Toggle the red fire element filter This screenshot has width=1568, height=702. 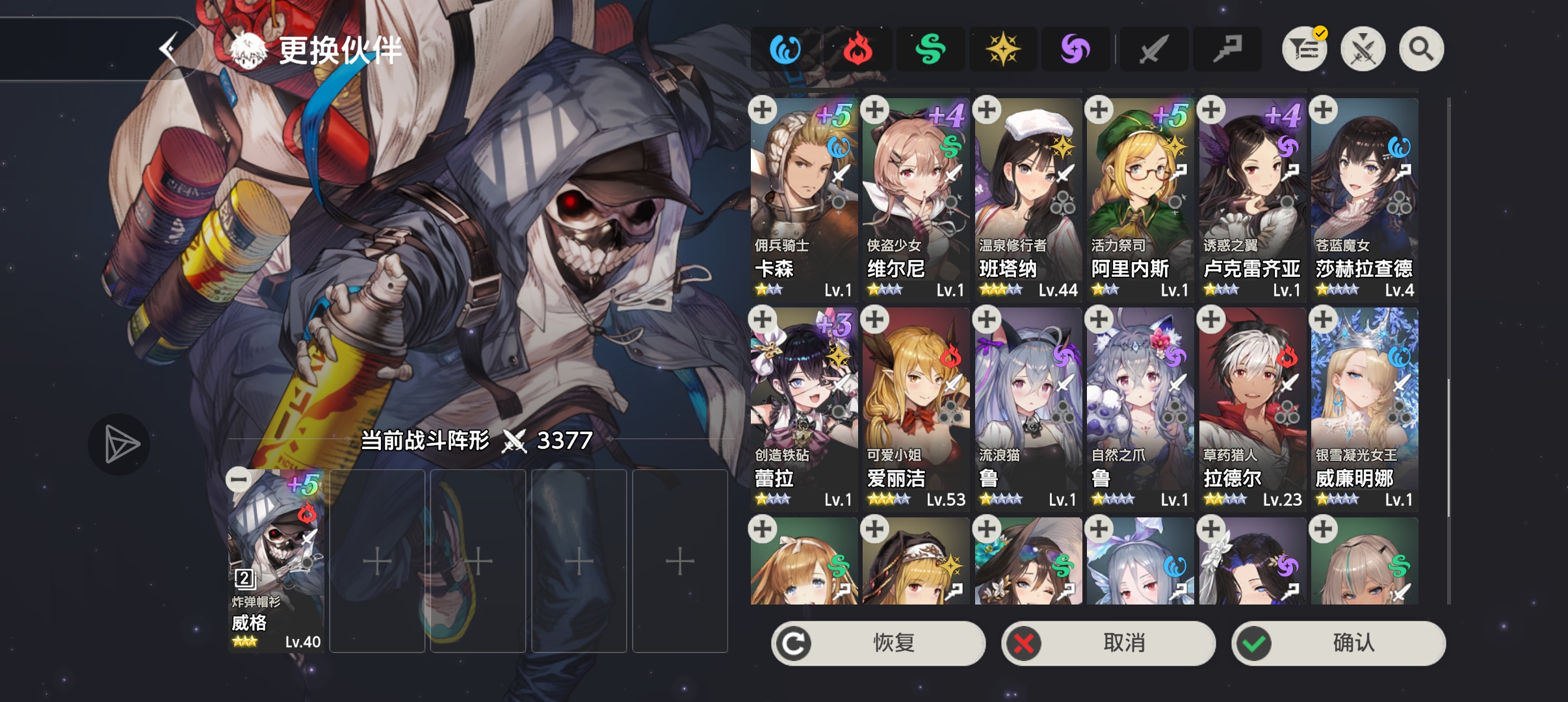point(858,48)
